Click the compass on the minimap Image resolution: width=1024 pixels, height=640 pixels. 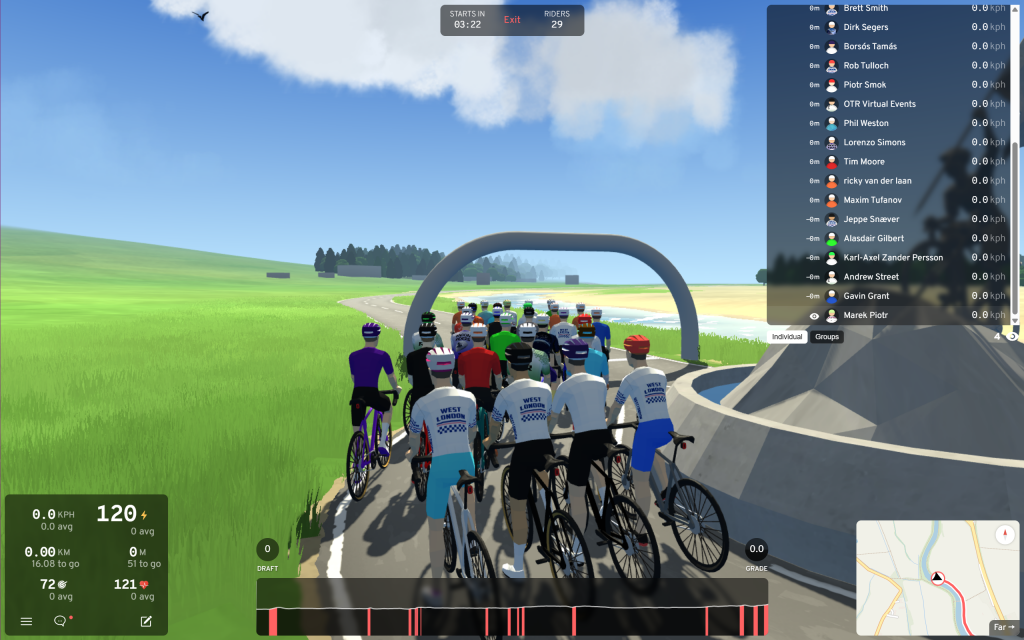1005,535
